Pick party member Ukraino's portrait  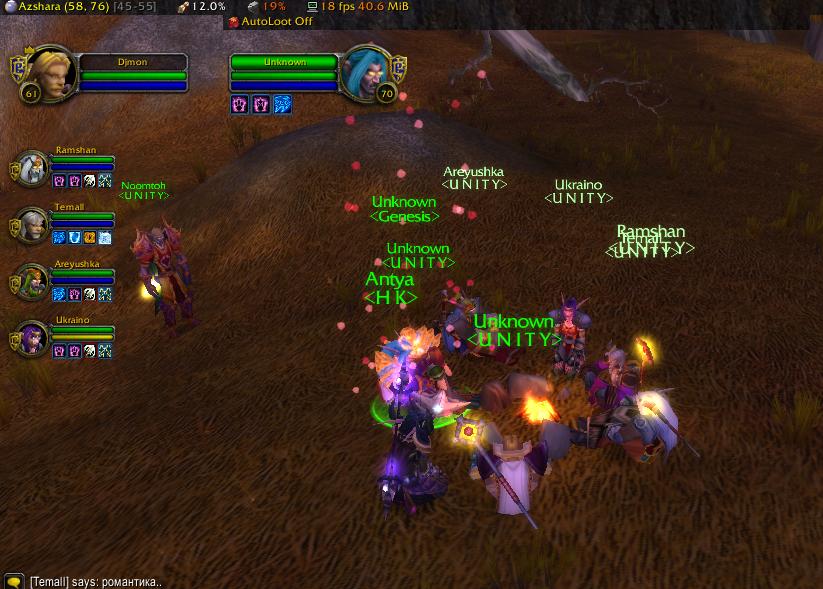click(x=34, y=337)
